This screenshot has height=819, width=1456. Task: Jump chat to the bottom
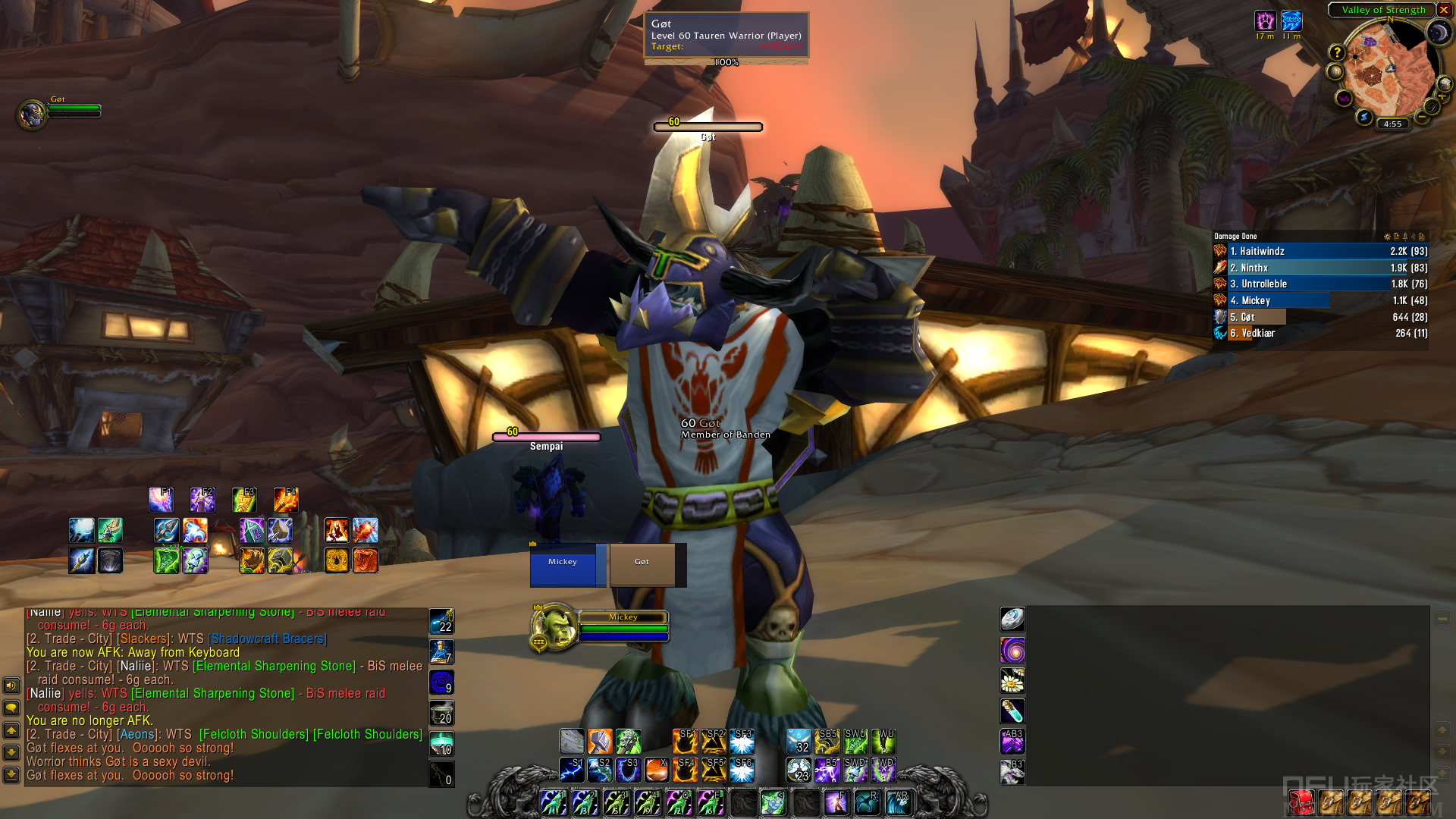[x=11, y=774]
